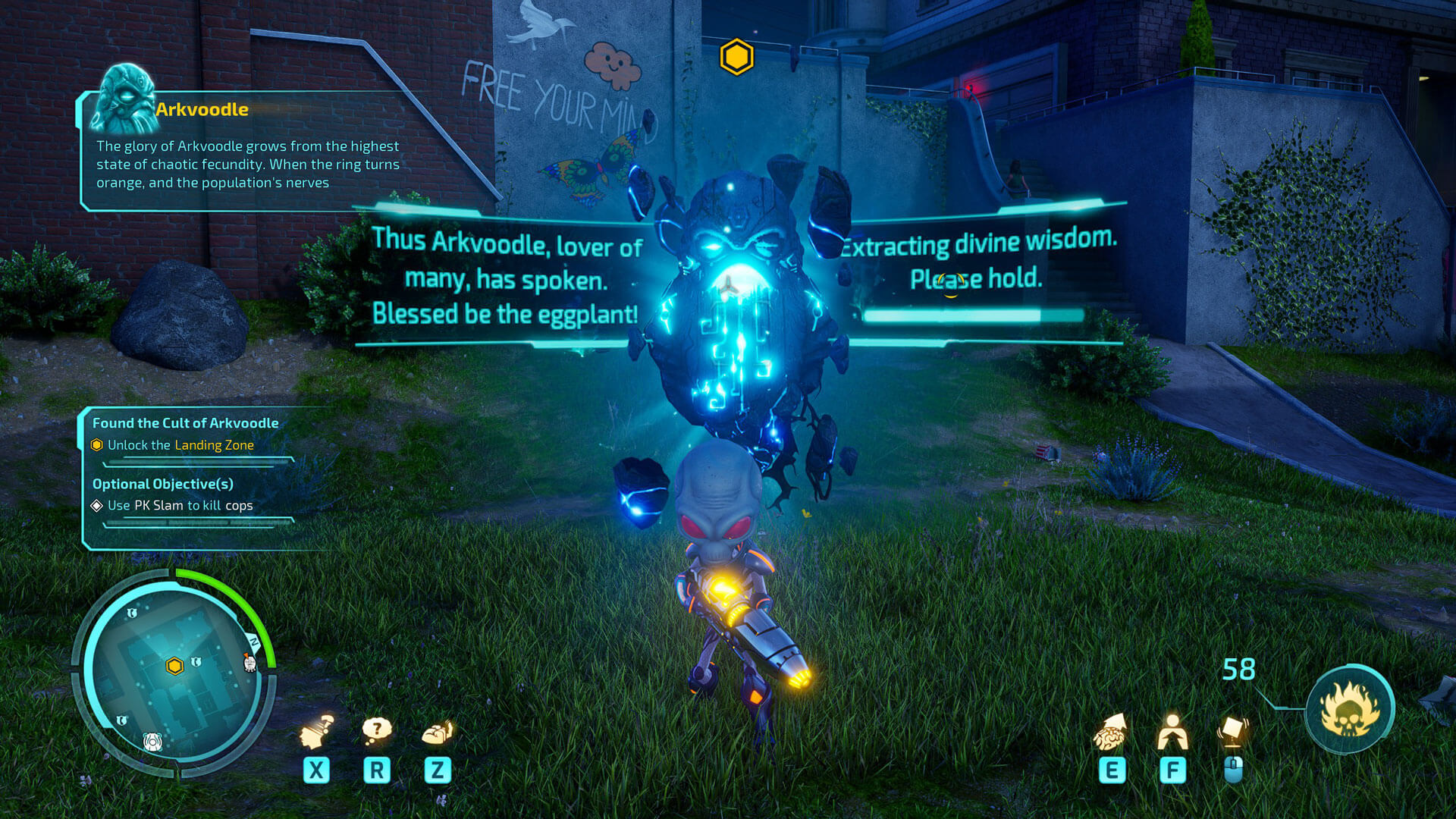Select the 'Unlock the Landing Zone' objective
Image resolution: width=1456 pixels, height=819 pixels.
[180, 445]
